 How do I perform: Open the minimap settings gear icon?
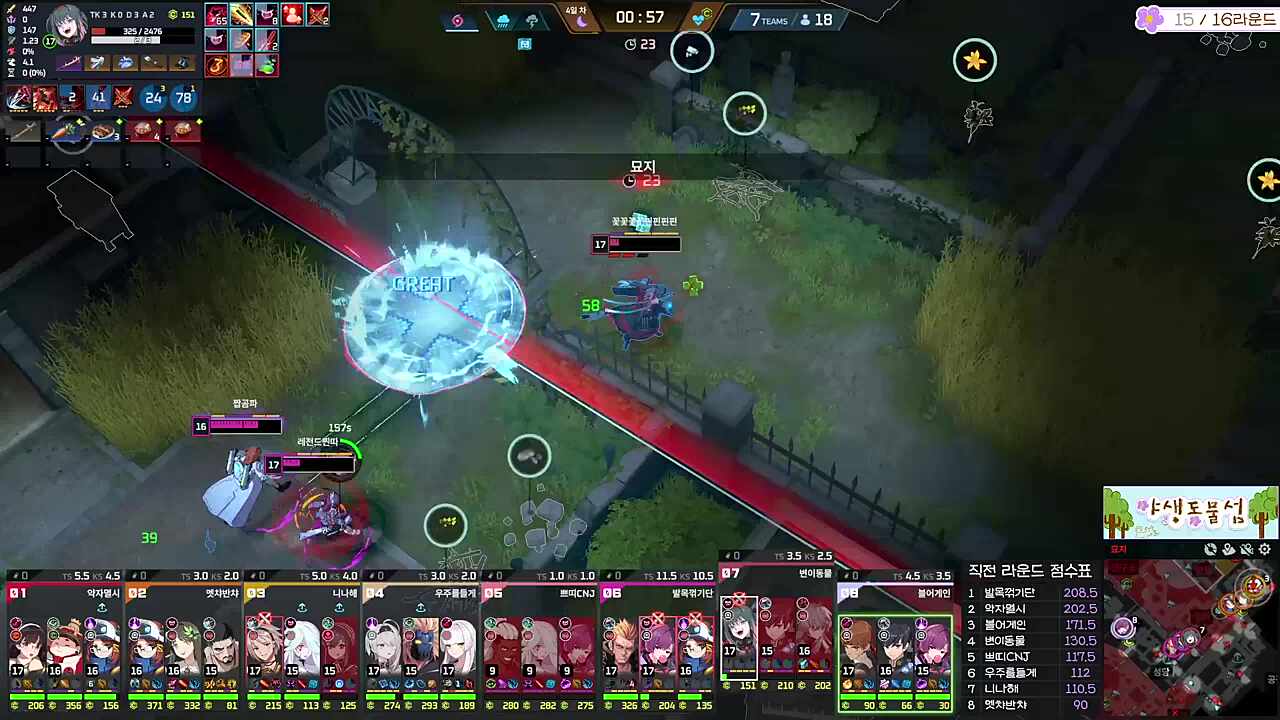1264,548
